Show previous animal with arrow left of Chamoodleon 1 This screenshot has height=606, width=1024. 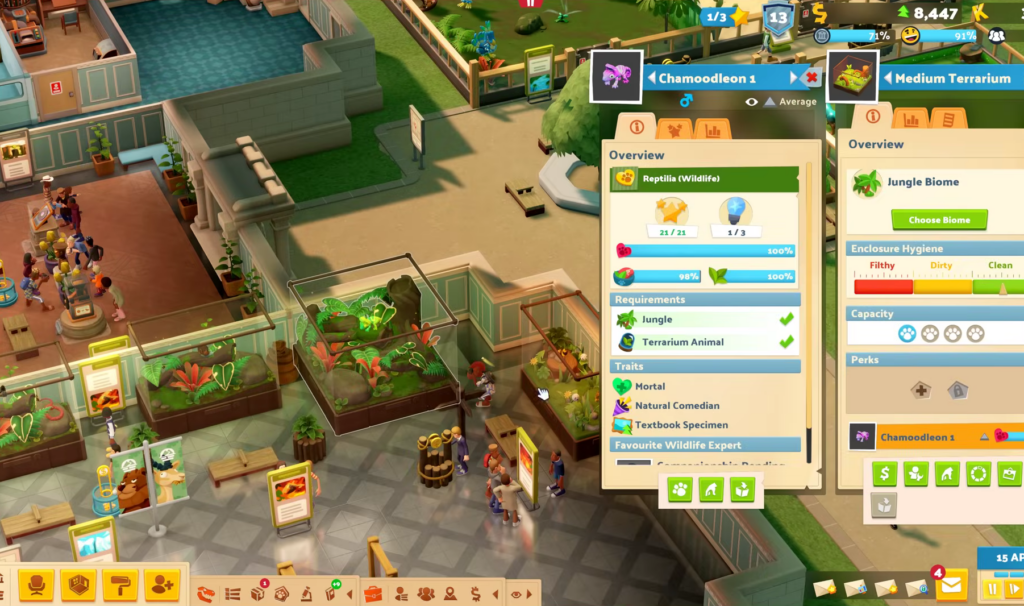click(x=651, y=78)
